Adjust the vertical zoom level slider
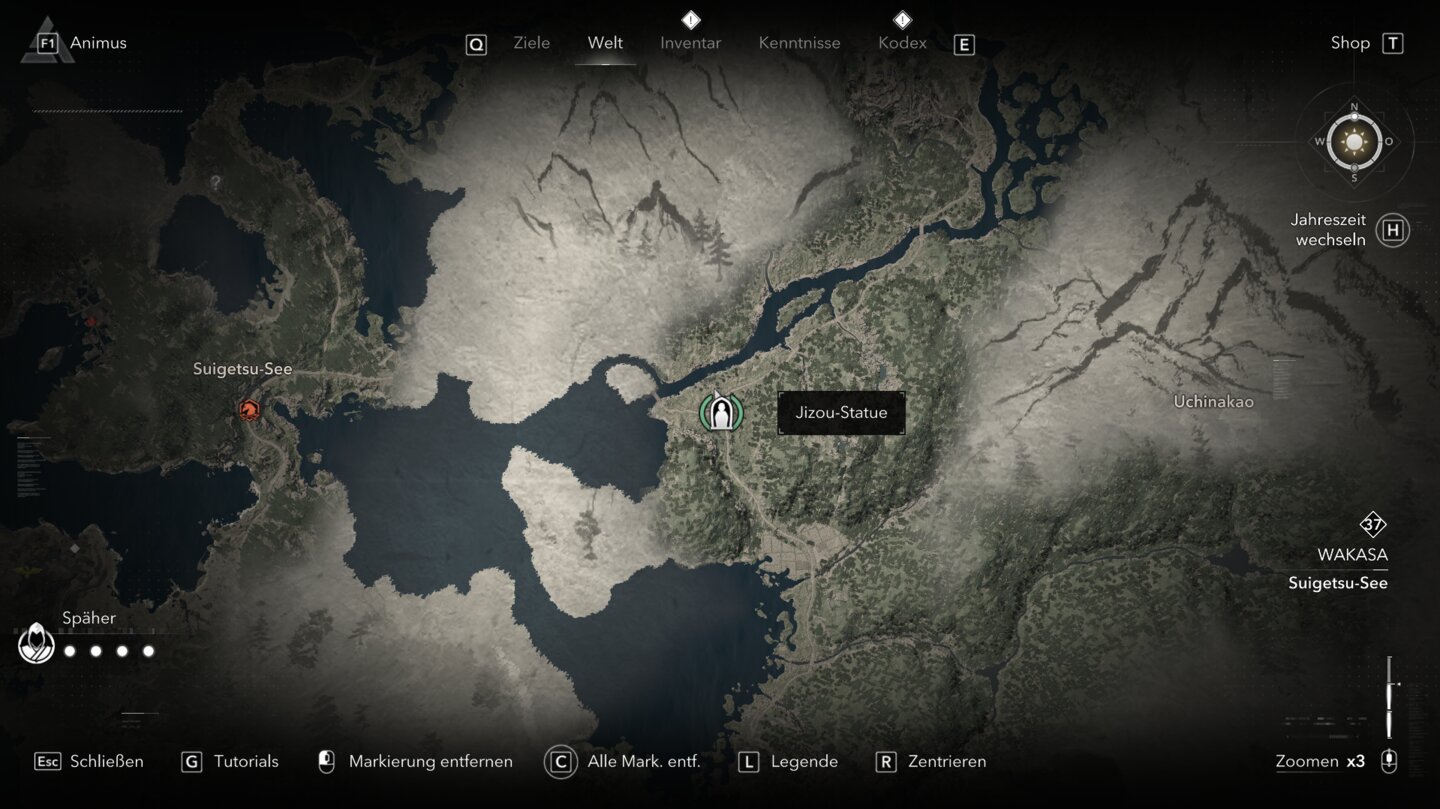Image resolution: width=1440 pixels, height=809 pixels. tap(1389, 697)
